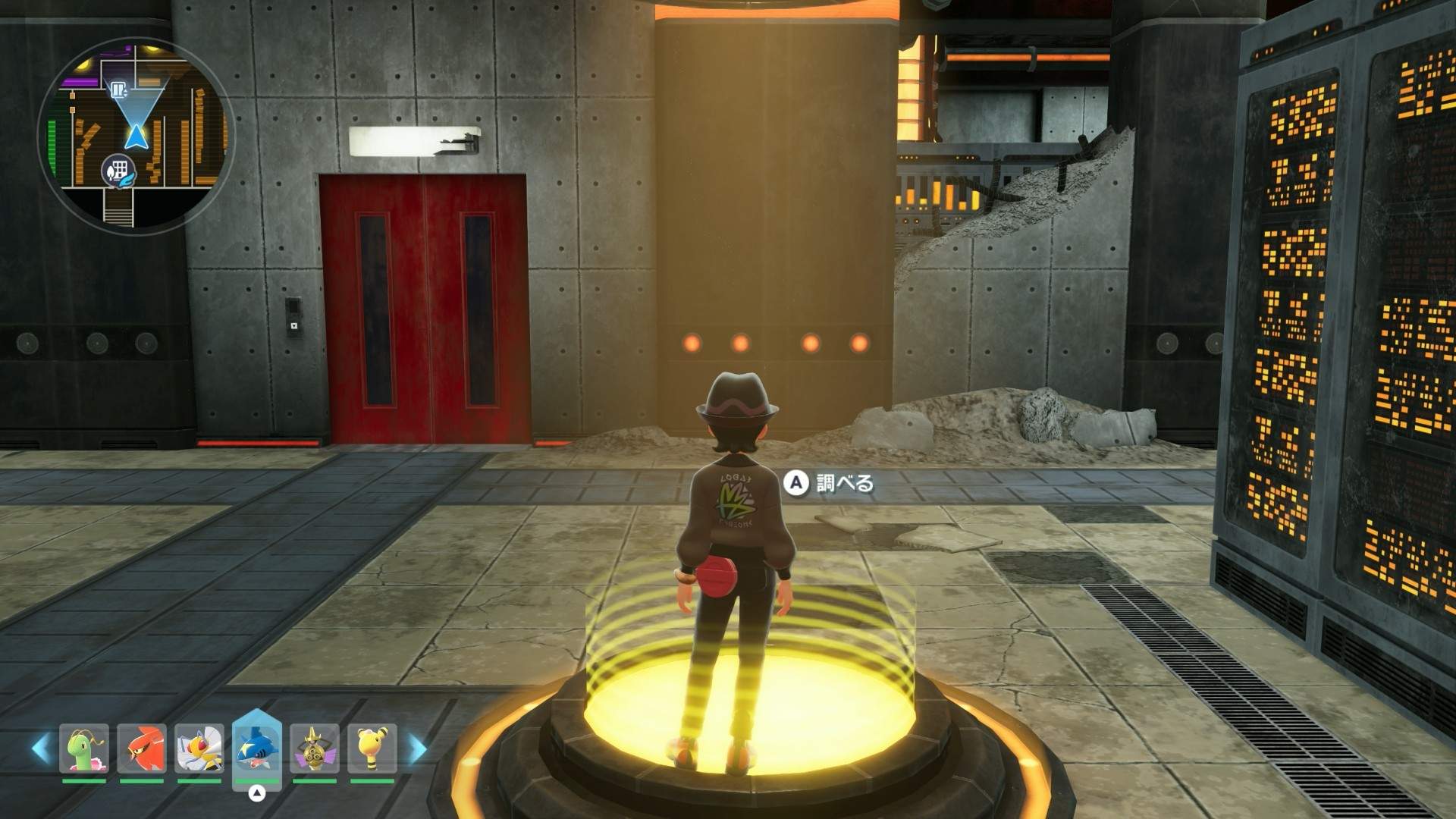Open the circular minimap

[136, 136]
